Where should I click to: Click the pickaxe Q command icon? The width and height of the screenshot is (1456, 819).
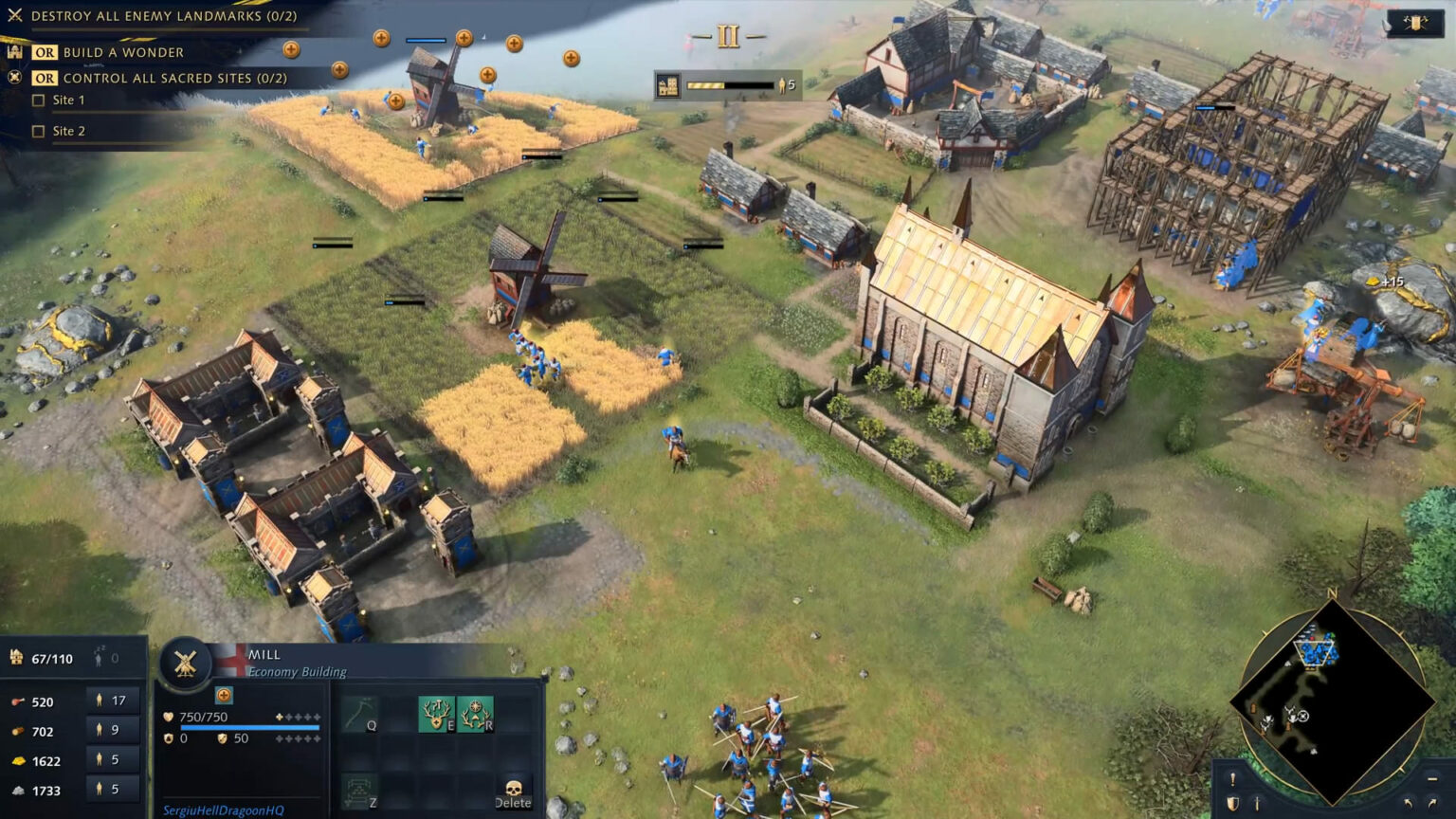359,714
